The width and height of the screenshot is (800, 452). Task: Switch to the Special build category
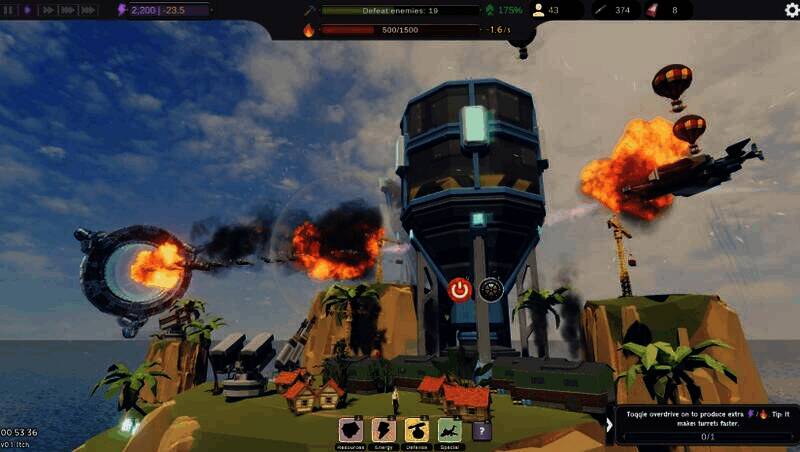[450, 430]
